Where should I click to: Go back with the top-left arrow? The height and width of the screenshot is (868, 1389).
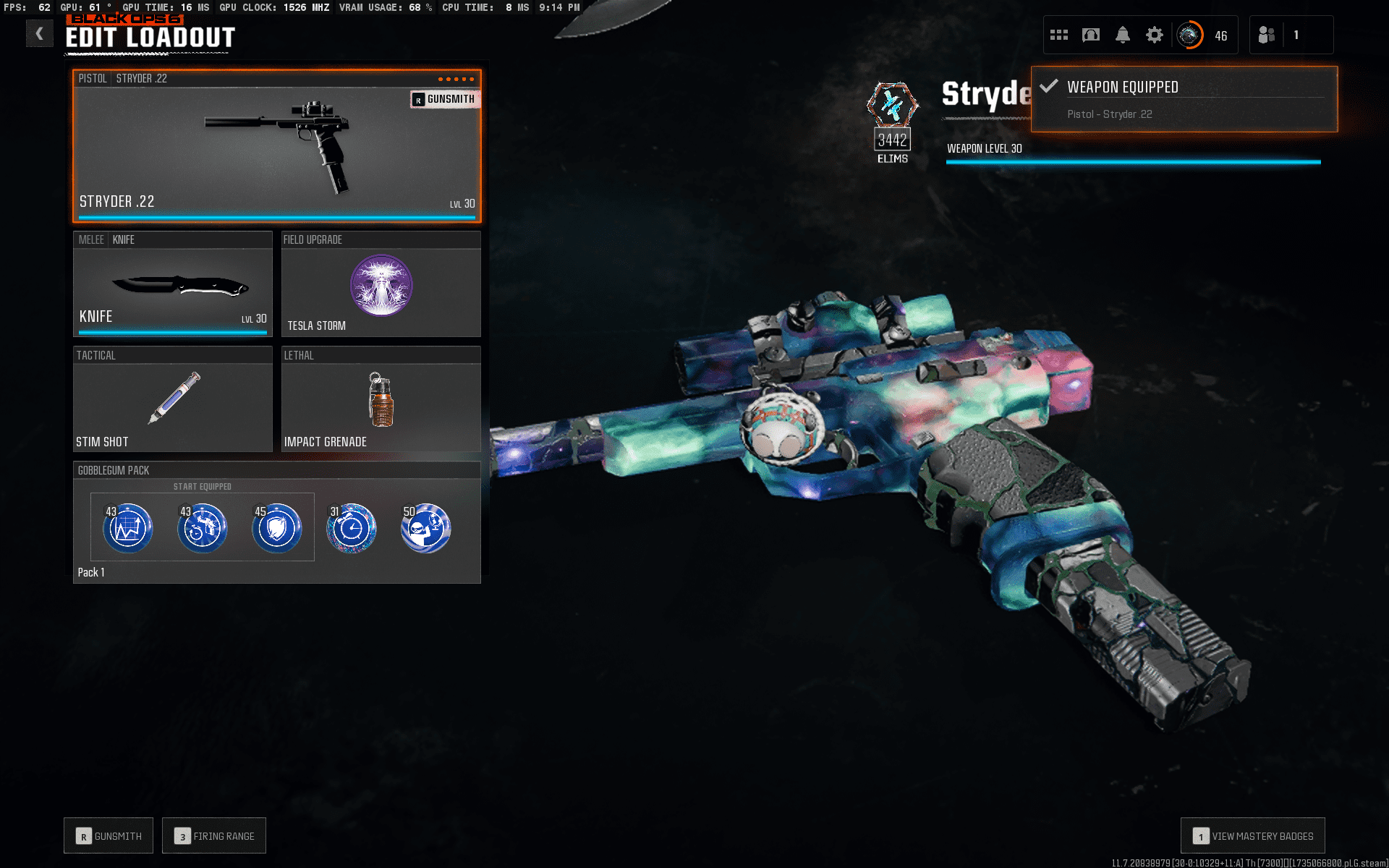[x=40, y=33]
